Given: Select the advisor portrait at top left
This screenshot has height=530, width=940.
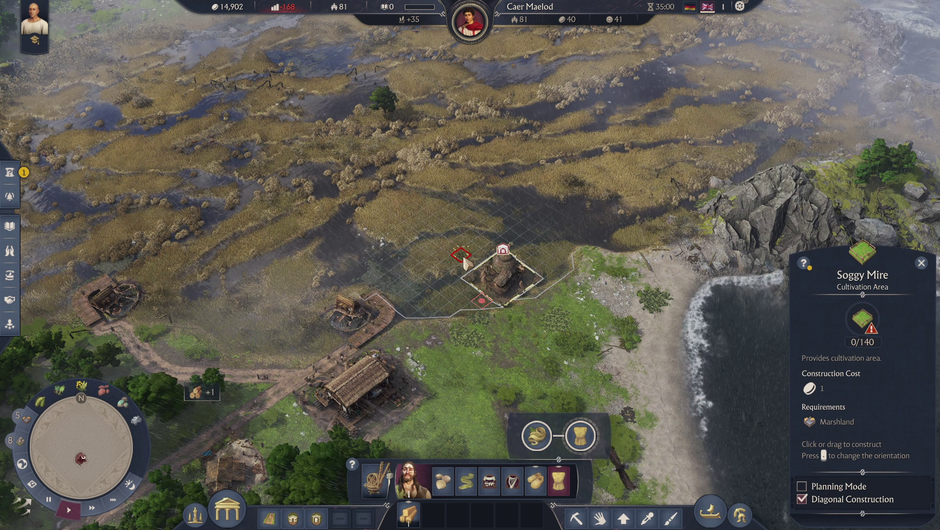Looking at the screenshot, I should coord(34,24).
